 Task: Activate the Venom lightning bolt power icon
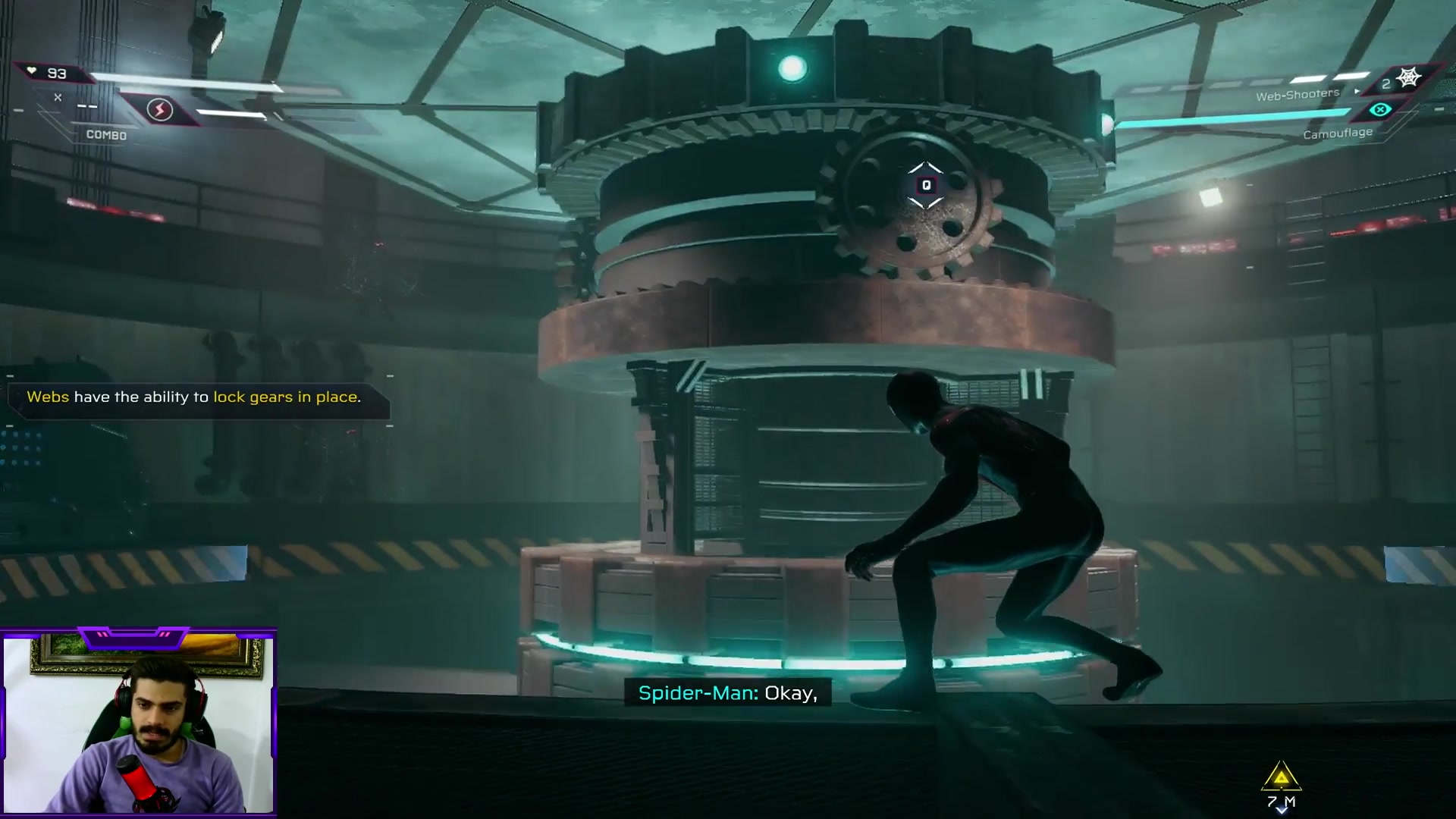[159, 111]
